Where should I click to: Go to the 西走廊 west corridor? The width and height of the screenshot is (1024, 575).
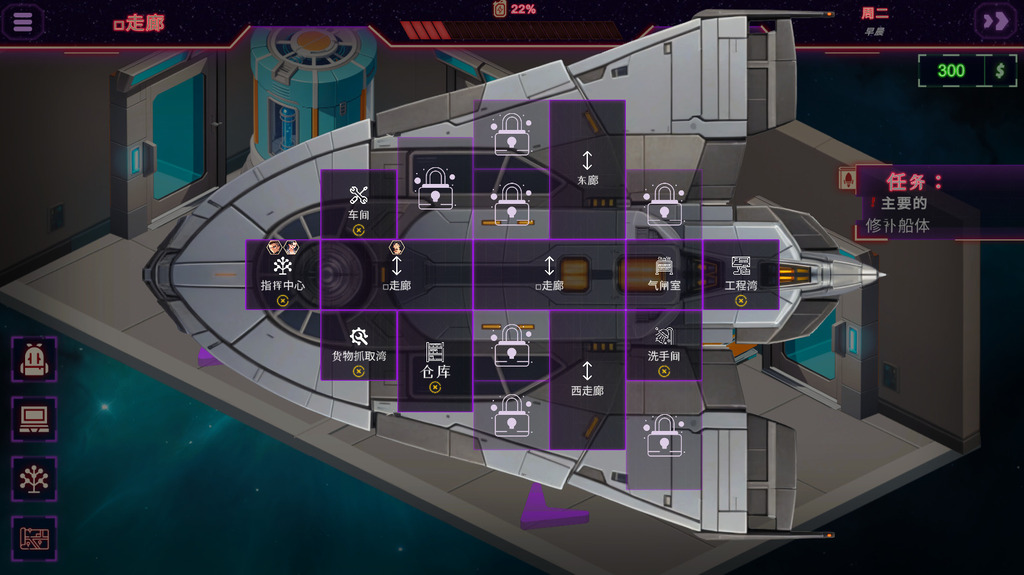pos(587,378)
